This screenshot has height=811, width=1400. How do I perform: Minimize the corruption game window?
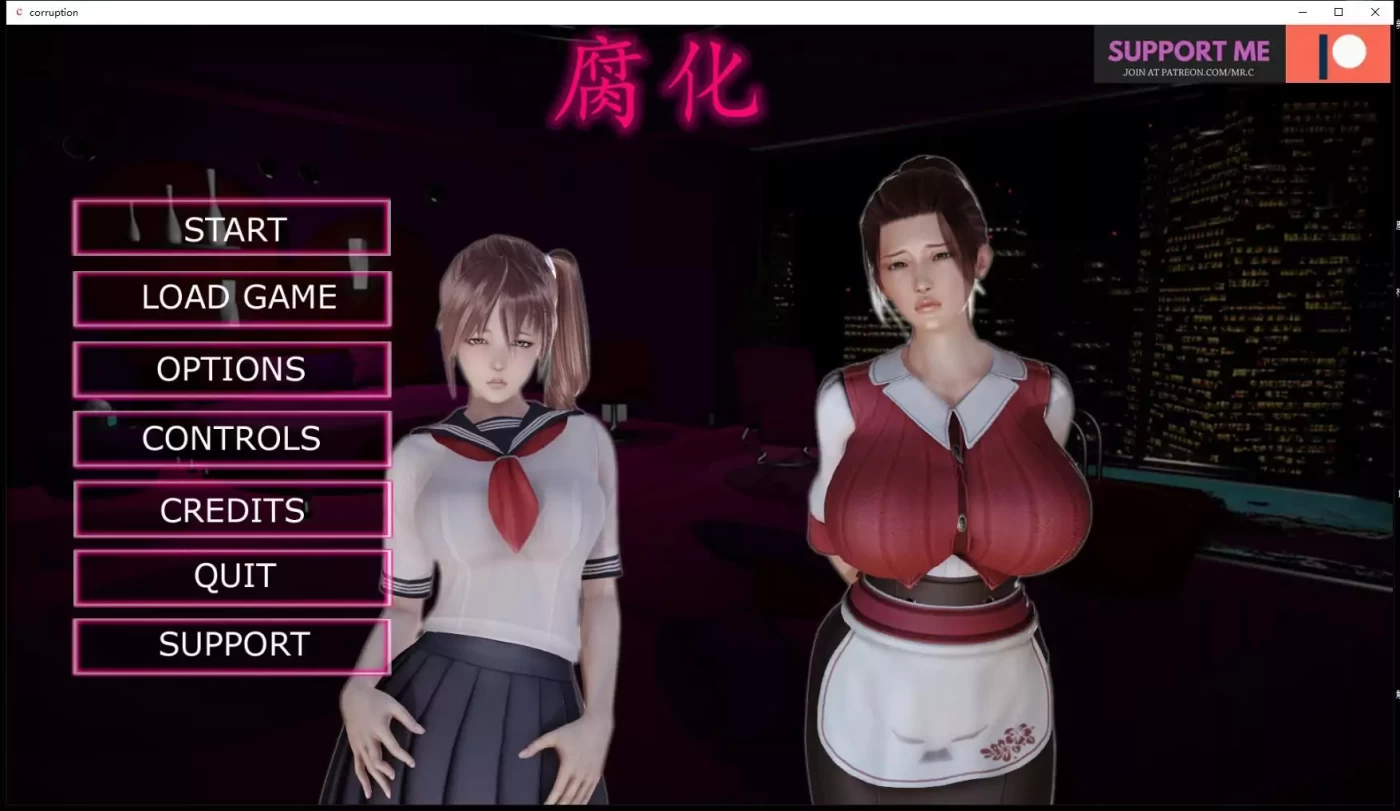(x=1301, y=12)
